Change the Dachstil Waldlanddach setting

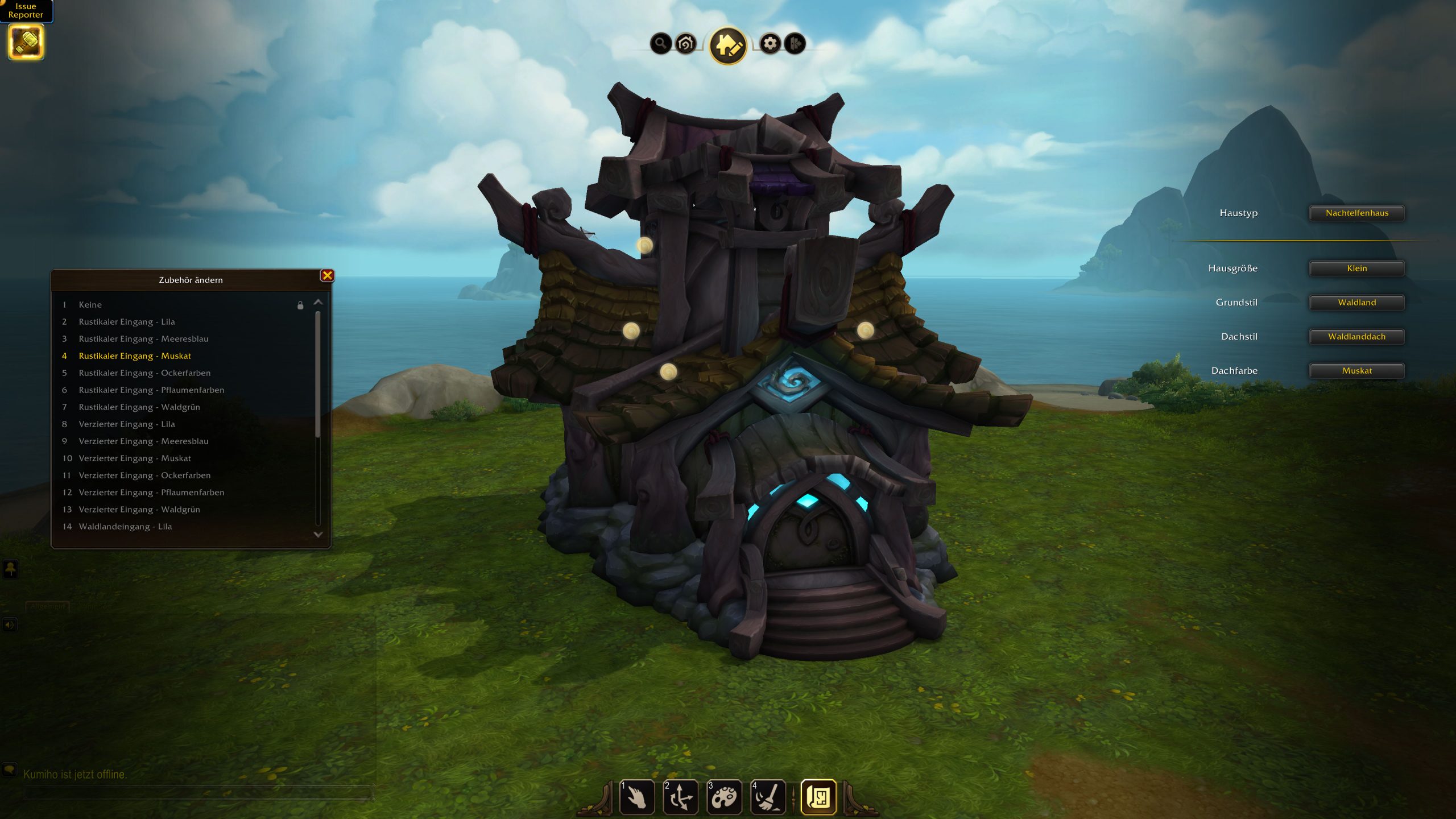[1356, 337]
